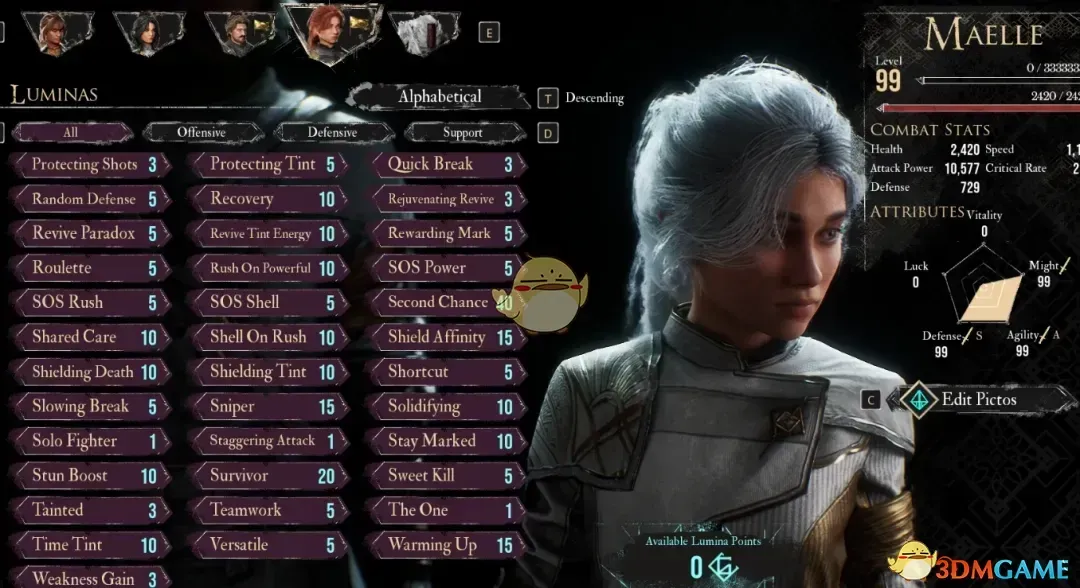1080x588 pixels.
Task: Select the Recovery lumina
Action: click(x=268, y=199)
